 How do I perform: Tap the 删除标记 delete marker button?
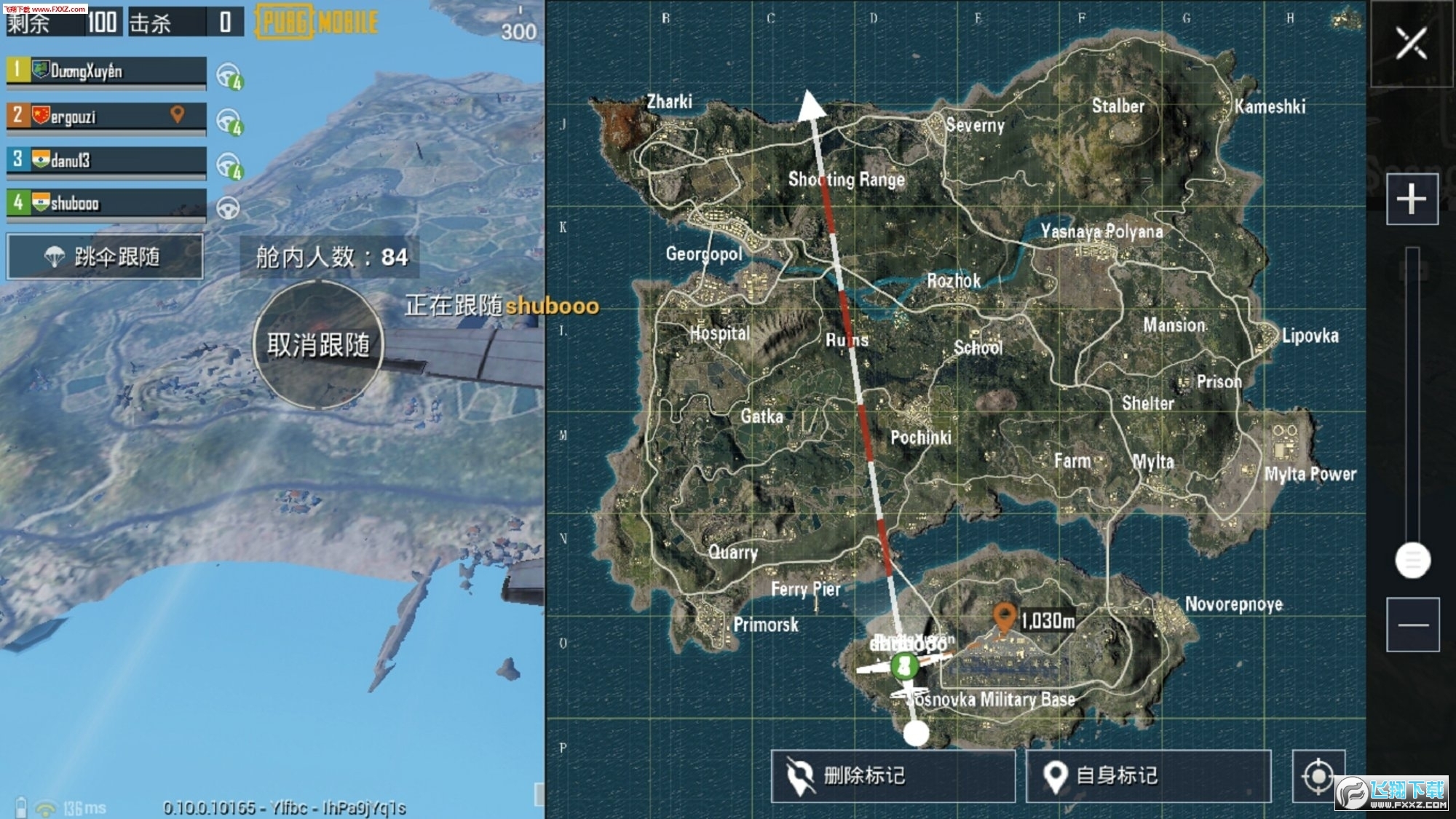(893, 776)
